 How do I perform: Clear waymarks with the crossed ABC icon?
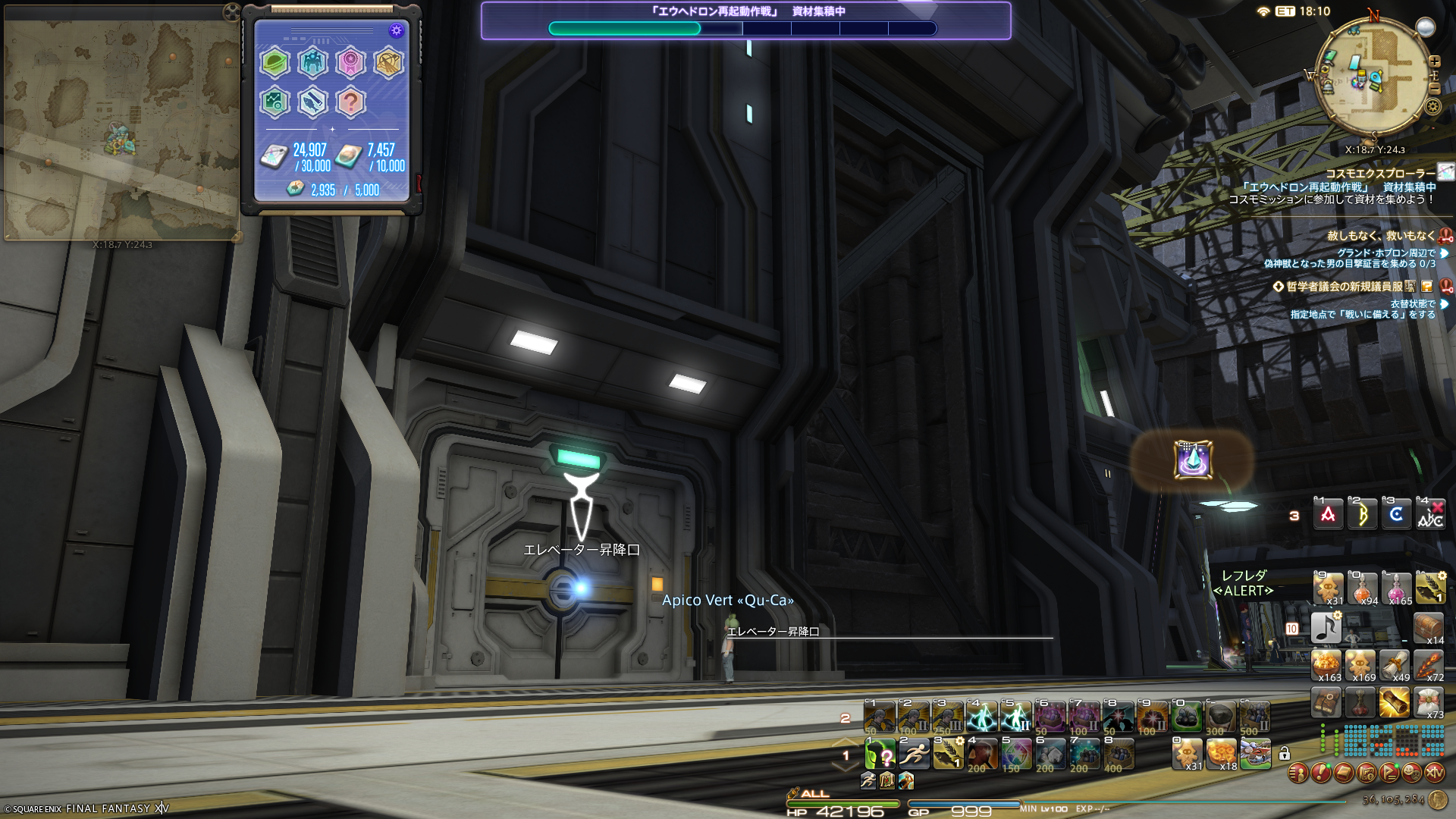click(1430, 515)
